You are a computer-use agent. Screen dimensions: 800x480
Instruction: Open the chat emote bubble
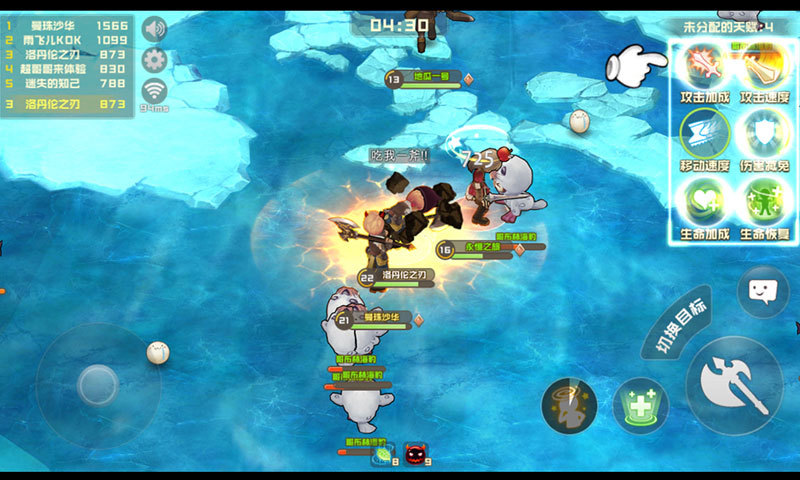coord(762,292)
